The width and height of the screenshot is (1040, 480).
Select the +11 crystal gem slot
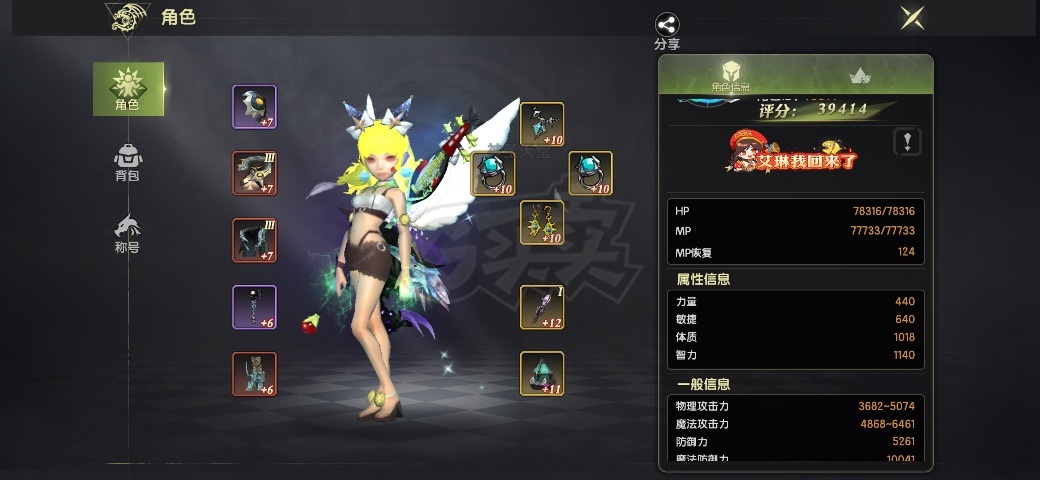tap(542, 373)
